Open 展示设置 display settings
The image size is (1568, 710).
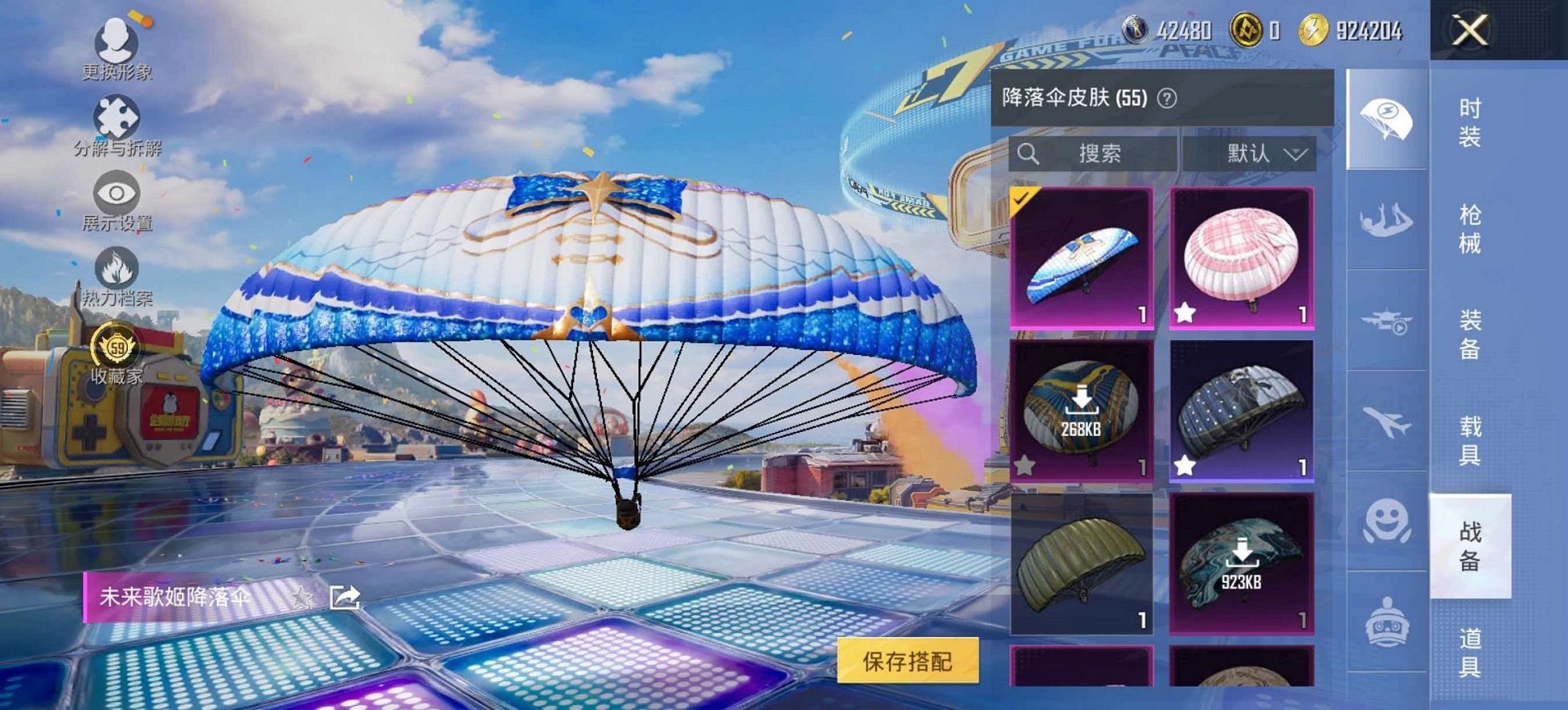click(118, 192)
